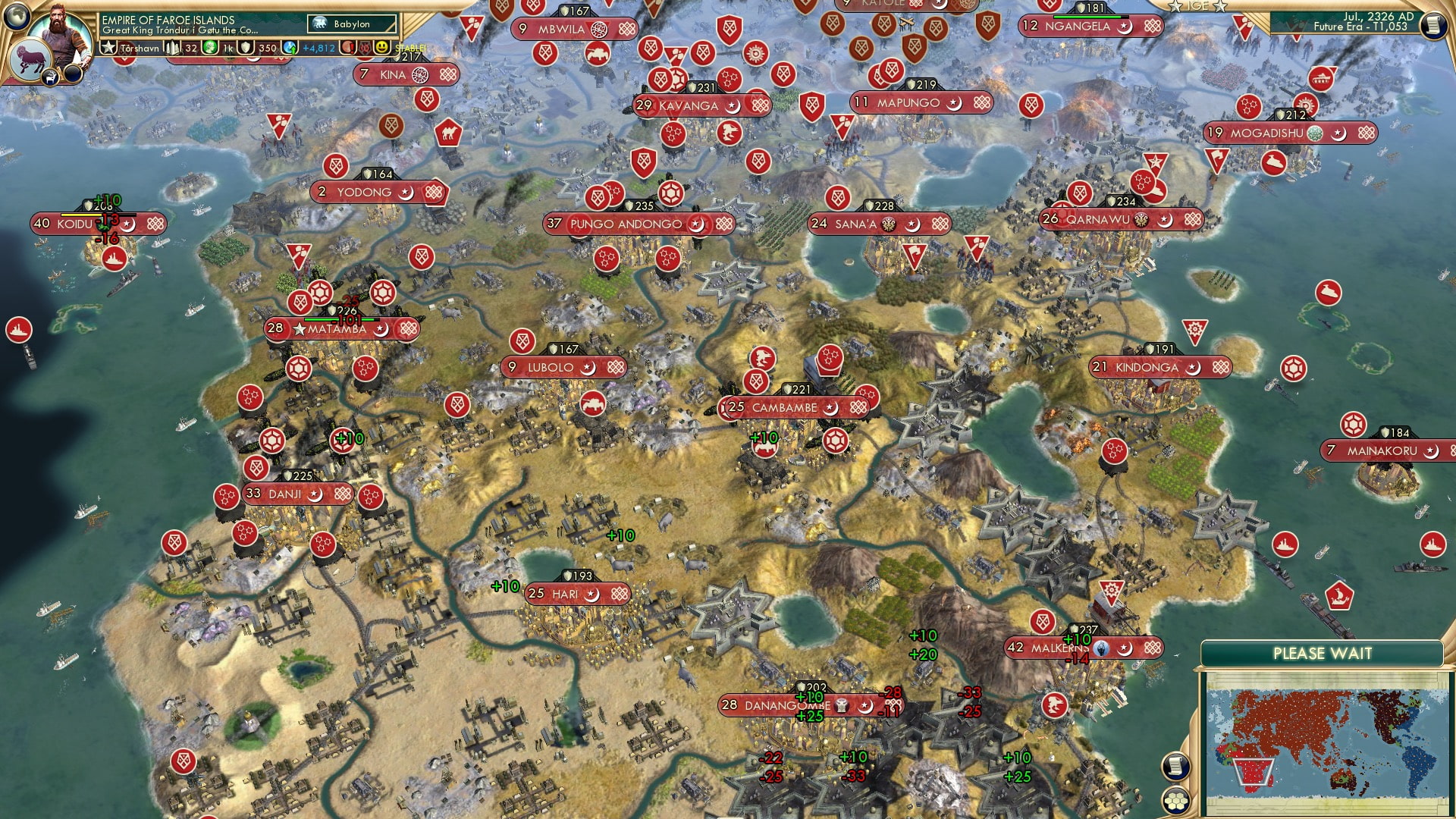1456x819 pixels.
Task: Click the blue science icon showing +4,812
Action: point(289,48)
